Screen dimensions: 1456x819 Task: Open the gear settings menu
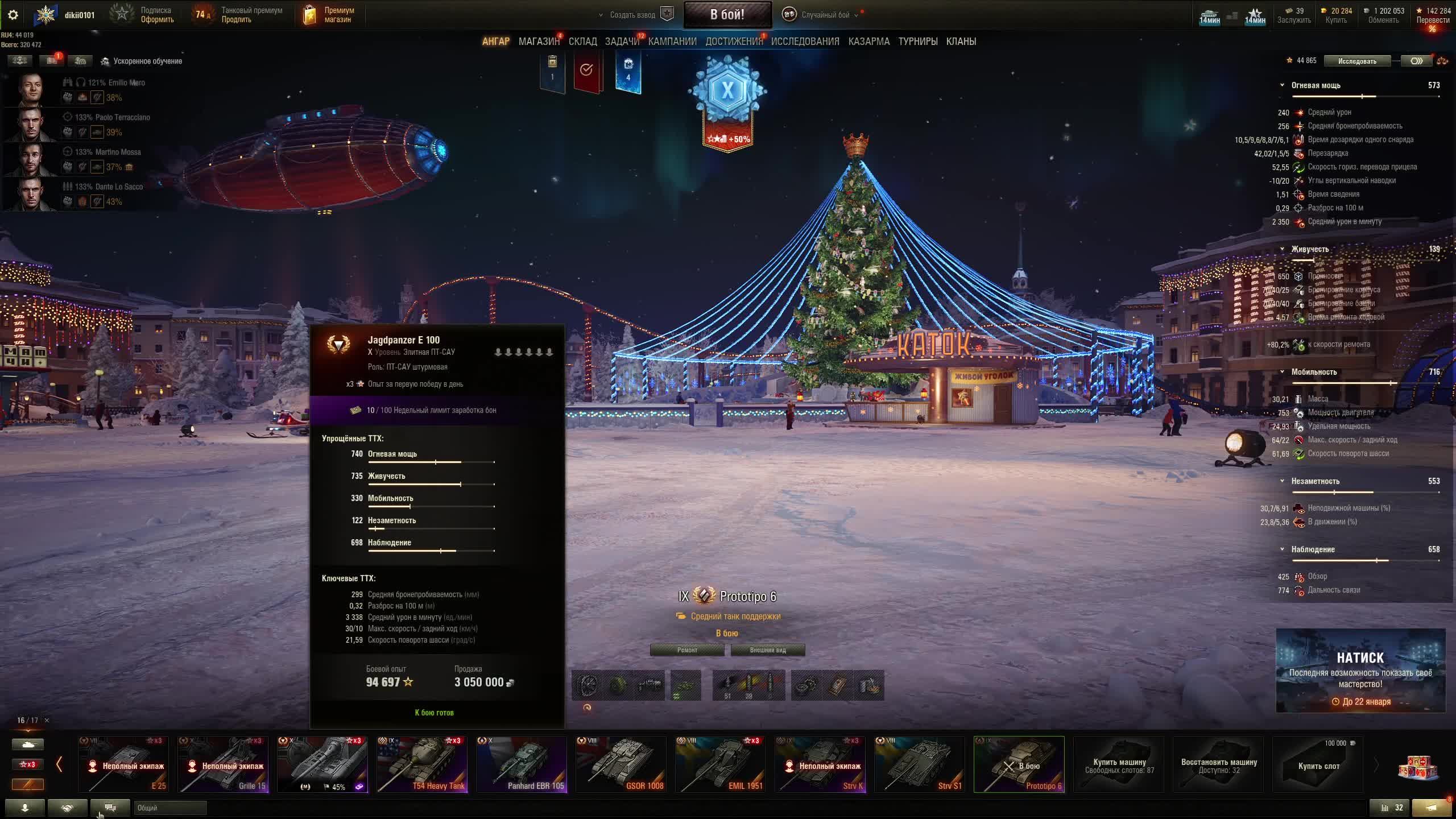[13, 15]
